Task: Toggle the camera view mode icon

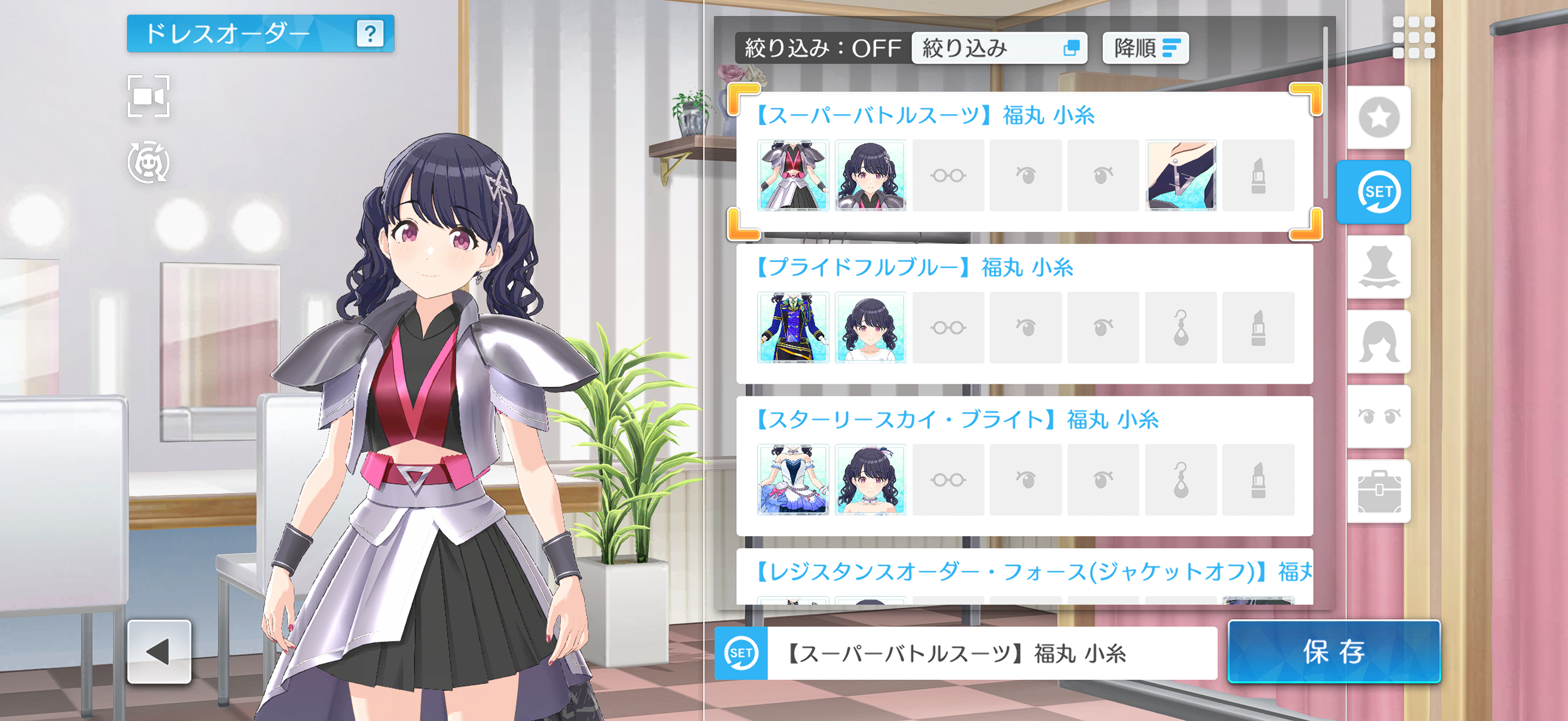Action: pyautogui.click(x=148, y=96)
